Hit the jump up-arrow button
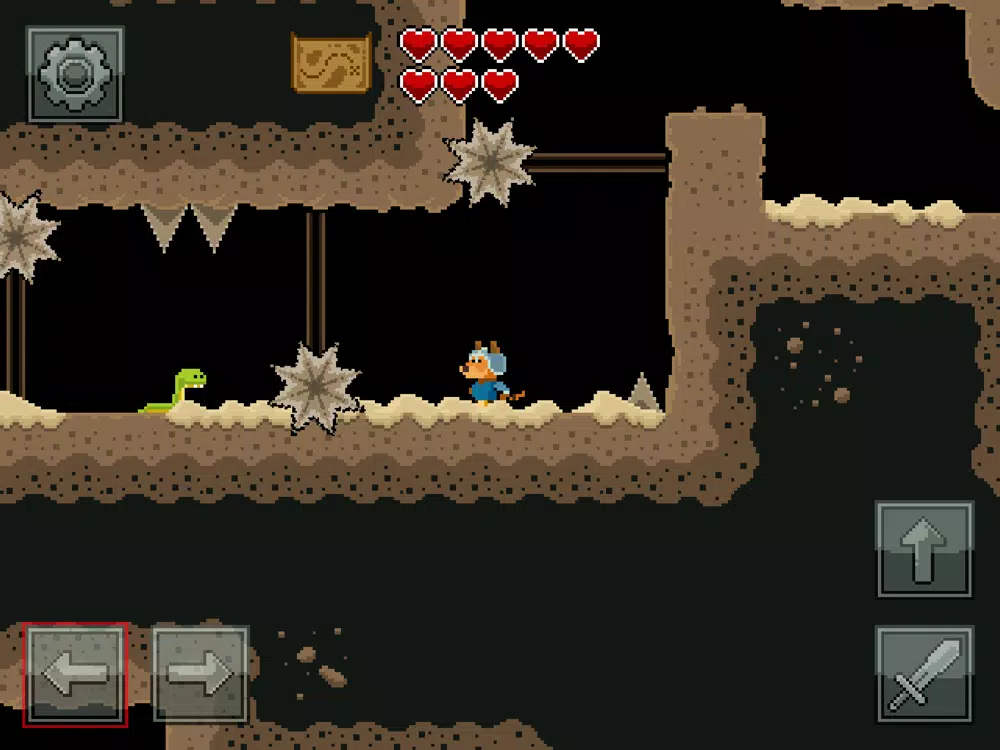Viewport: 1000px width, 750px height. pos(924,549)
